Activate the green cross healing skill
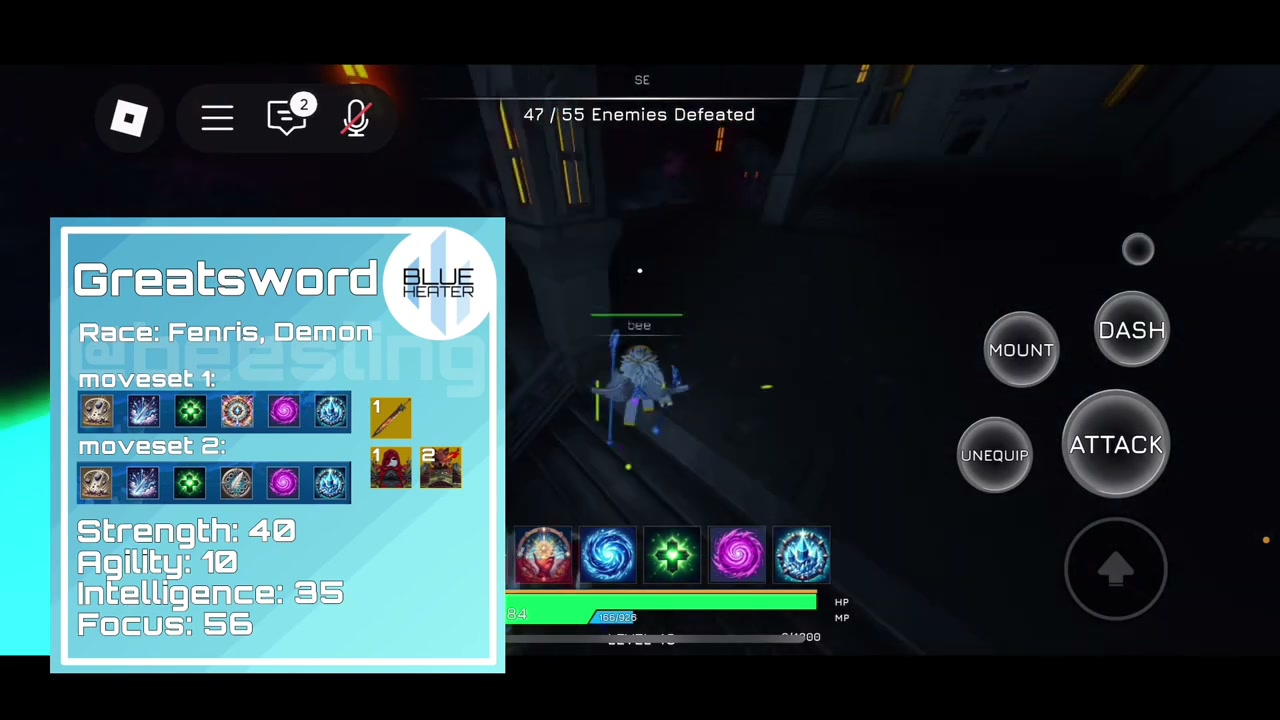This screenshot has width=1280, height=720. [x=672, y=555]
